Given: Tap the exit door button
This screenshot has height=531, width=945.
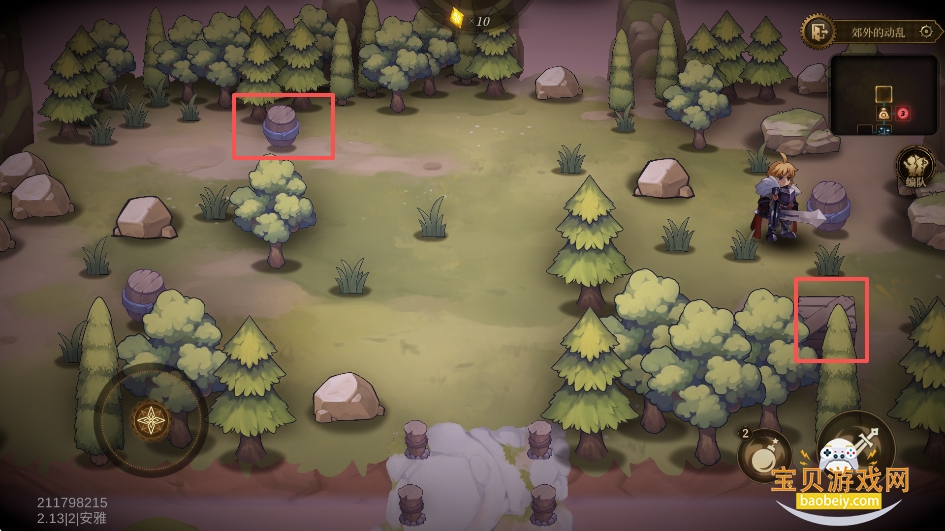Looking at the screenshot, I should click(817, 31).
